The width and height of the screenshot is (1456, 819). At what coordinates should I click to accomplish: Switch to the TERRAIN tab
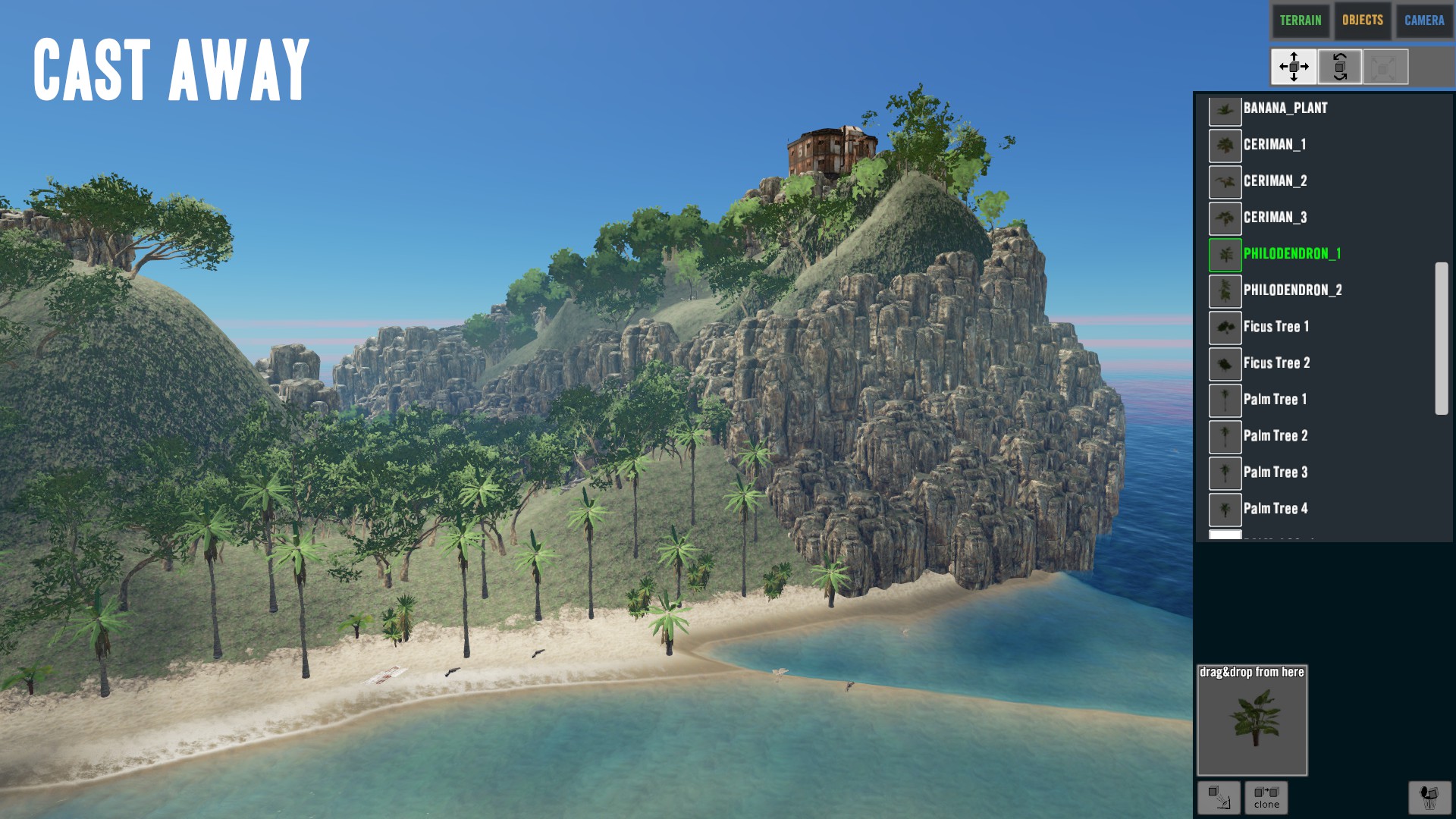tap(1300, 20)
